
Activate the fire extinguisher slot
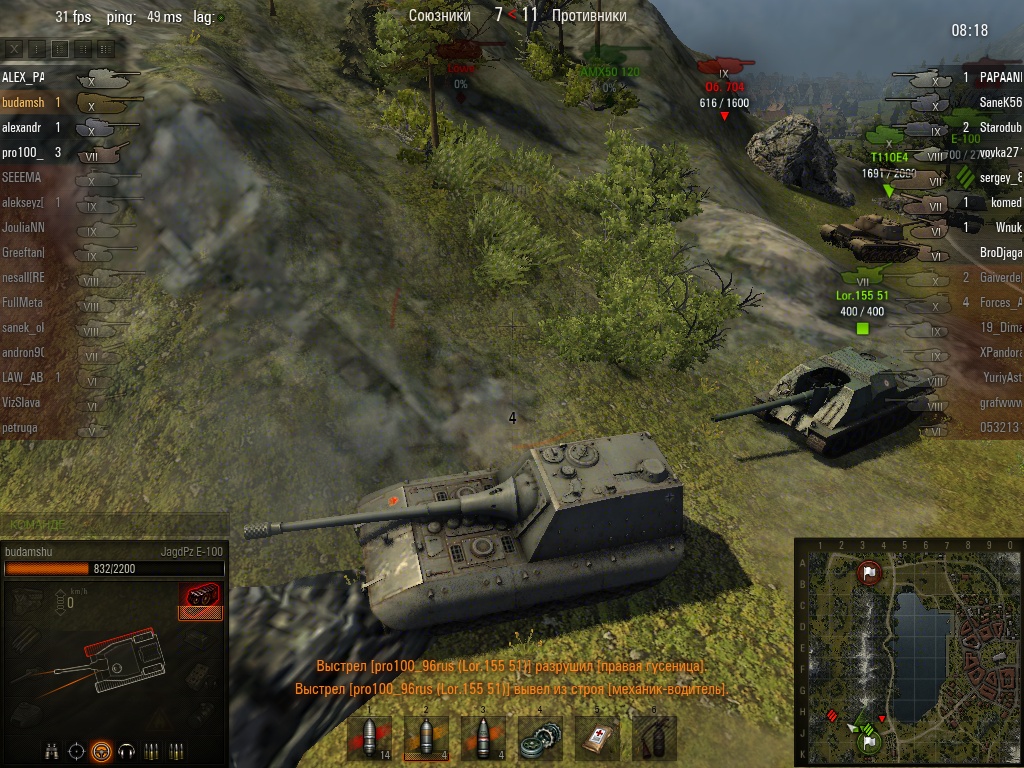pos(655,739)
